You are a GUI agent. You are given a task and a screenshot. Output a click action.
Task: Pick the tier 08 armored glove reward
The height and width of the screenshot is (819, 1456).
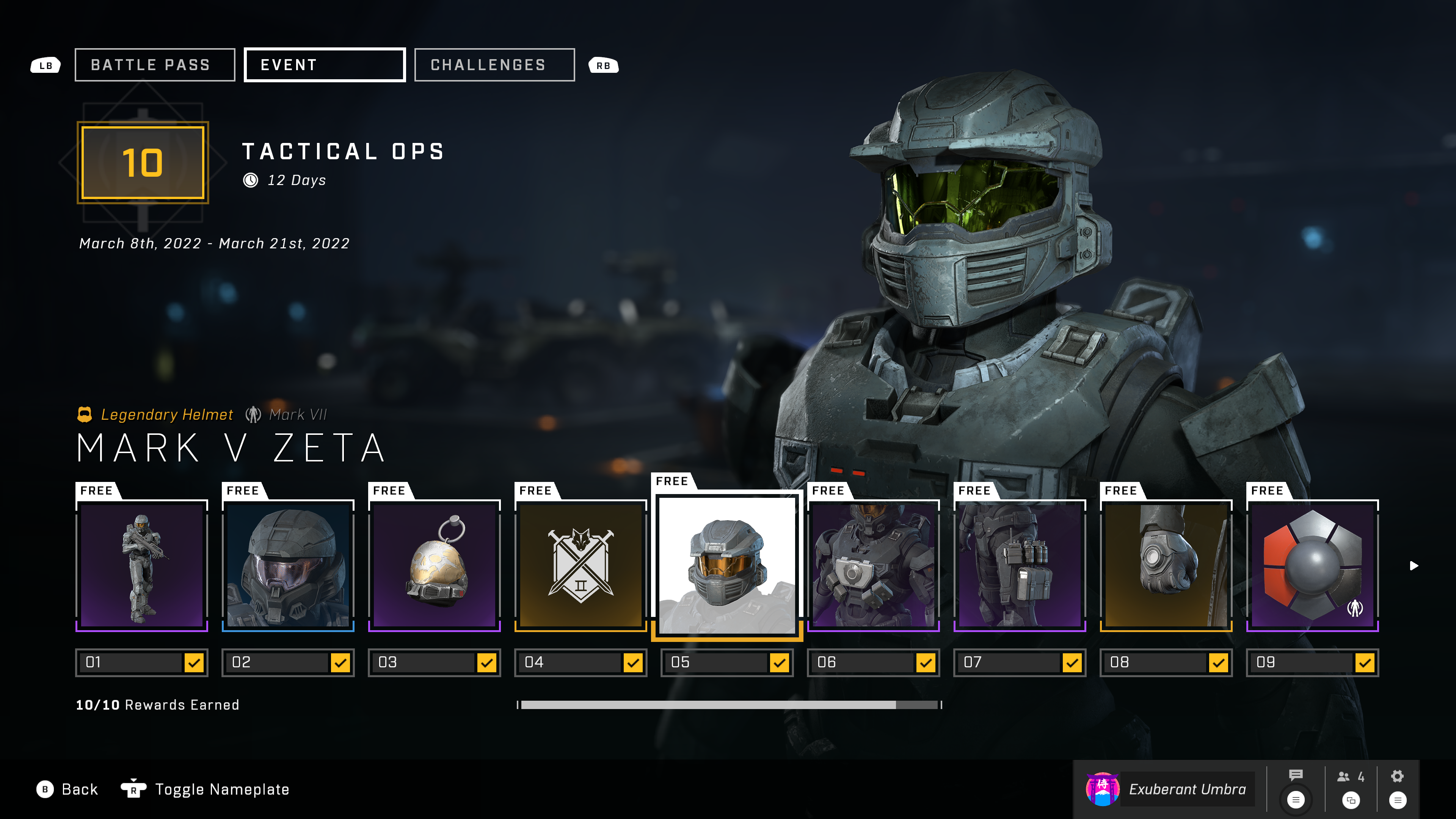coord(1166,565)
